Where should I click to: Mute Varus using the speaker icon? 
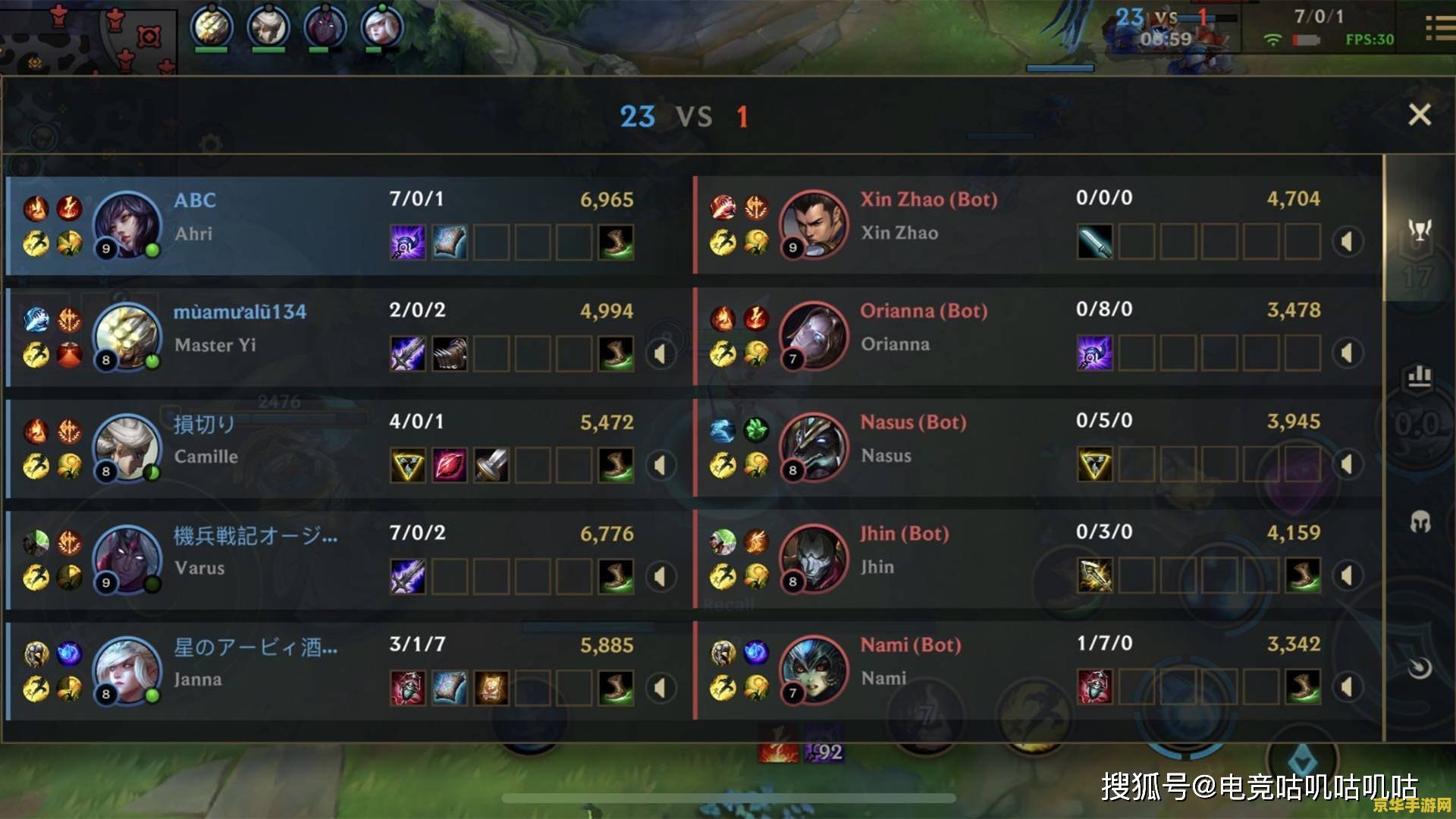(x=661, y=576)
